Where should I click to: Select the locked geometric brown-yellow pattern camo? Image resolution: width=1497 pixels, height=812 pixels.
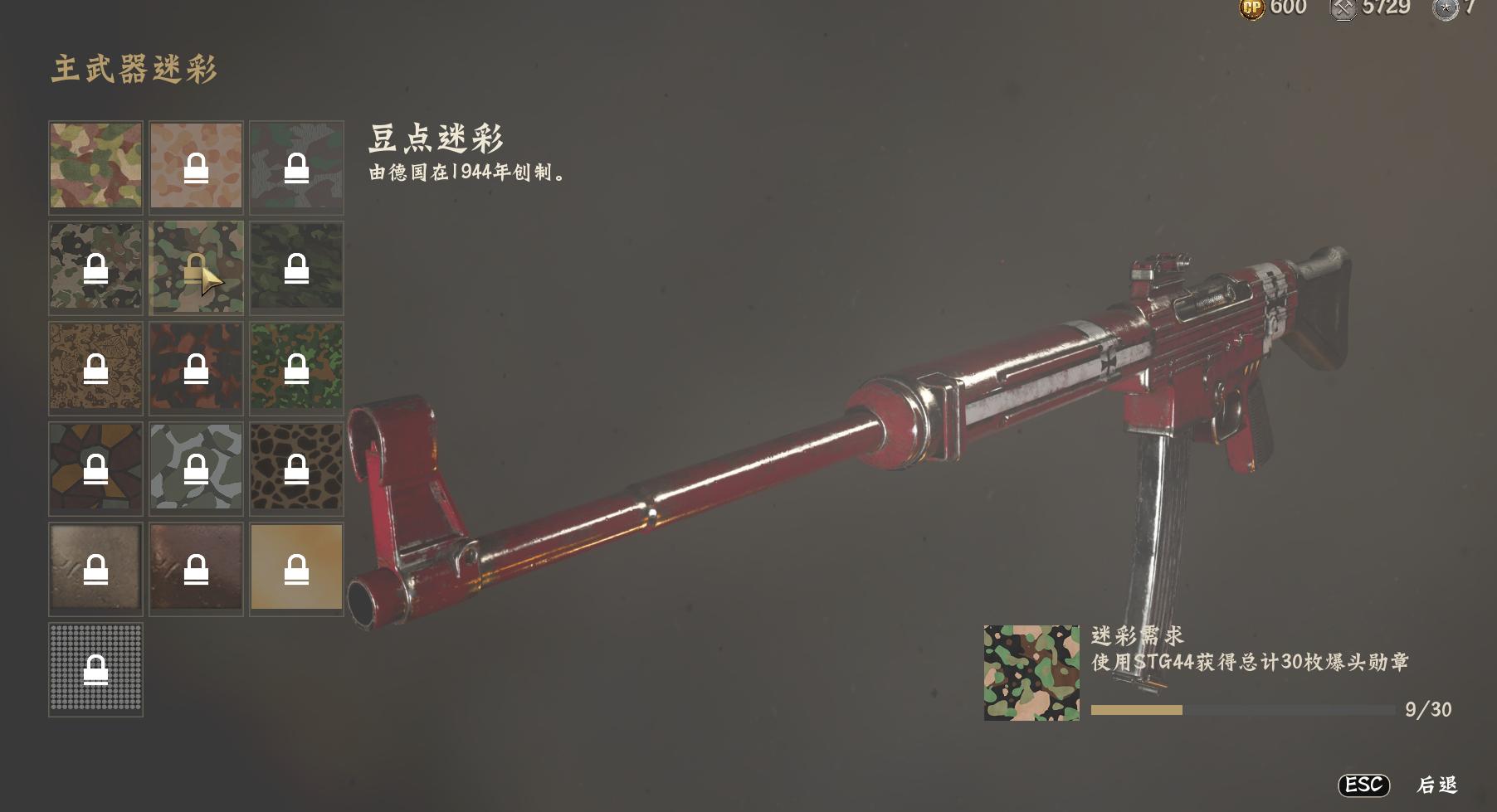[95, 468]
